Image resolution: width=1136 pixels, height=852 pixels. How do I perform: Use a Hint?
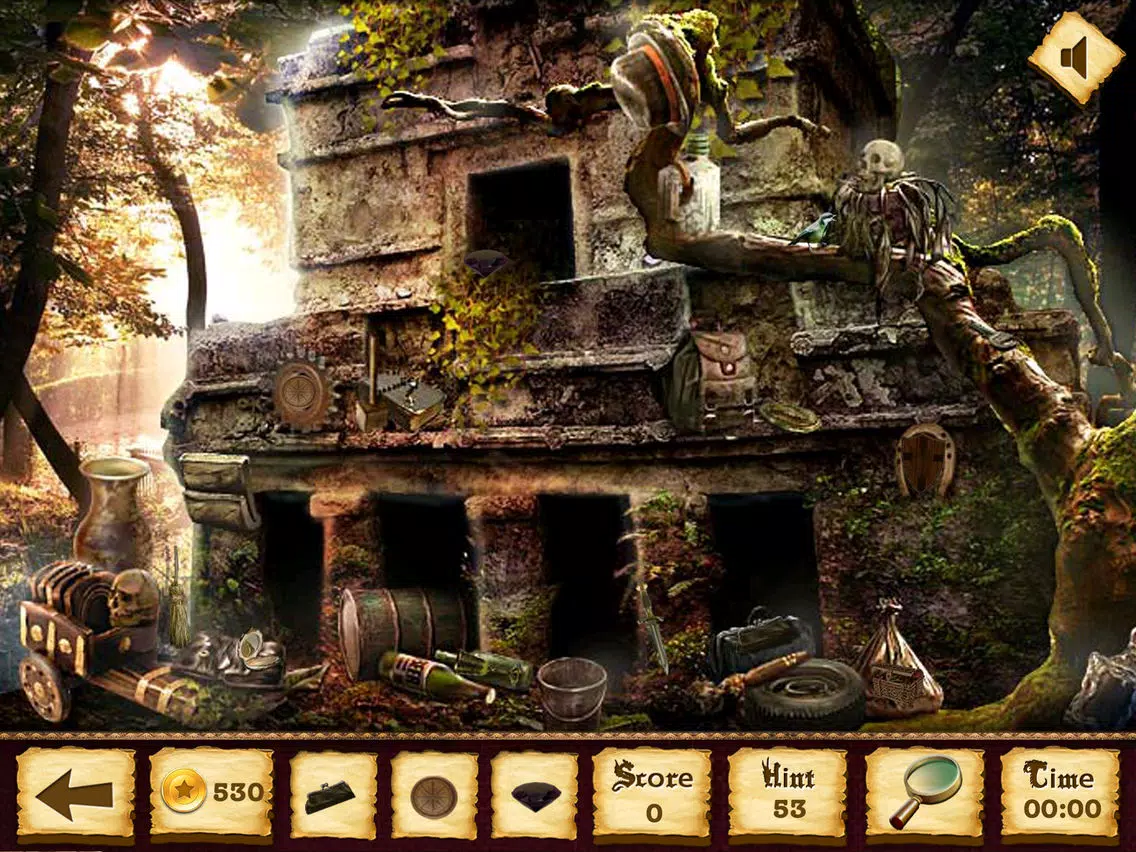coord(788,794)
